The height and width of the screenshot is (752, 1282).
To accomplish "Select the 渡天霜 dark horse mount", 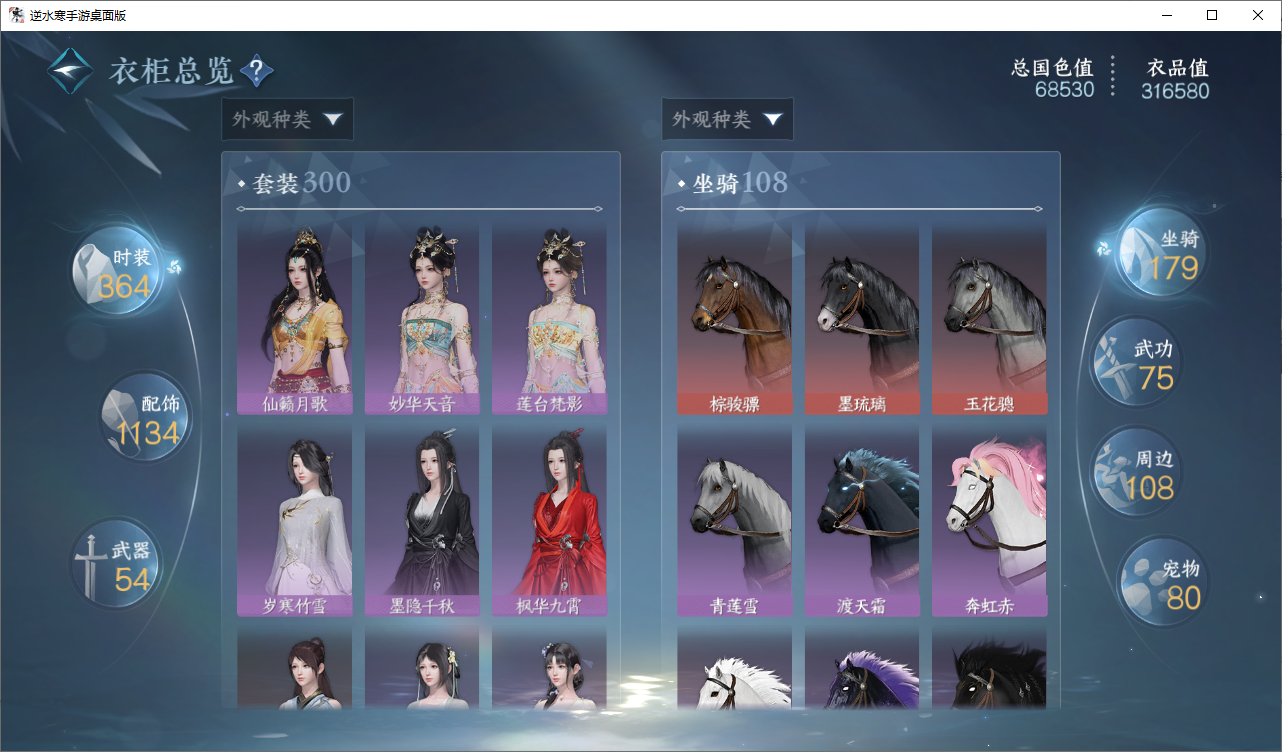I will pyautogui.click(x=862, y=520).
